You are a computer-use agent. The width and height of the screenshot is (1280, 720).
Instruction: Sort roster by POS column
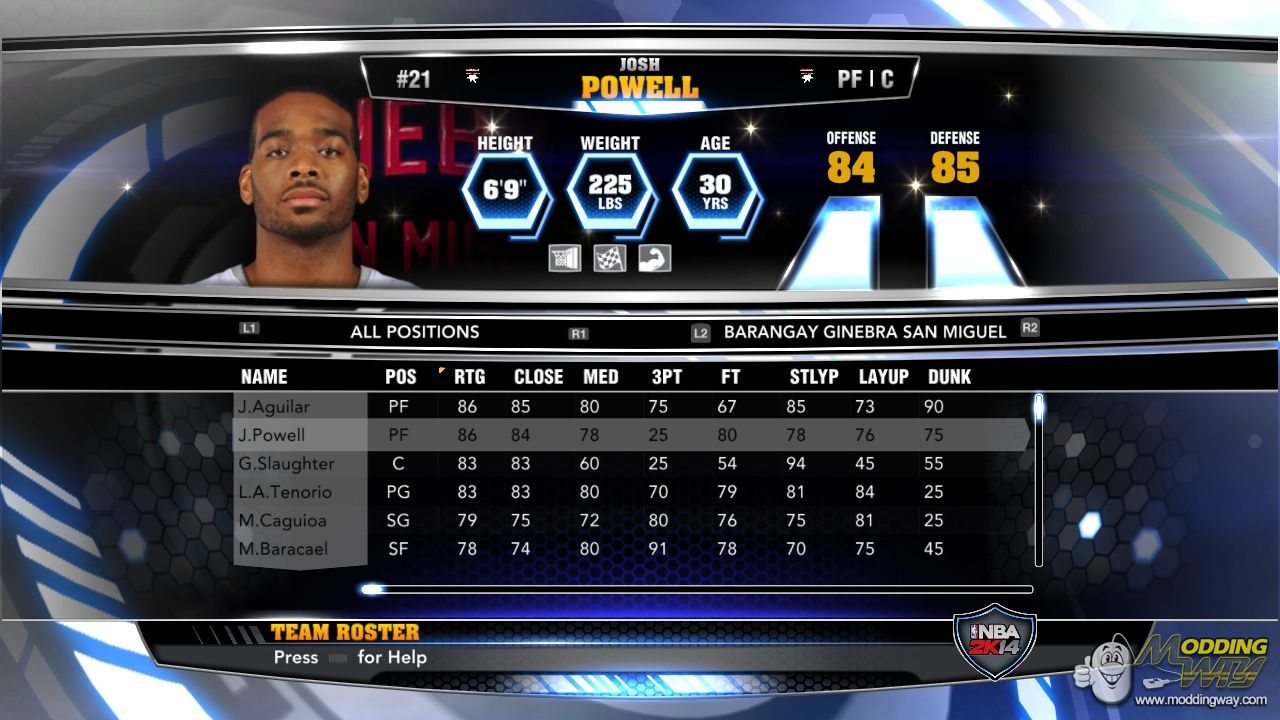click(x=401, y=377)
